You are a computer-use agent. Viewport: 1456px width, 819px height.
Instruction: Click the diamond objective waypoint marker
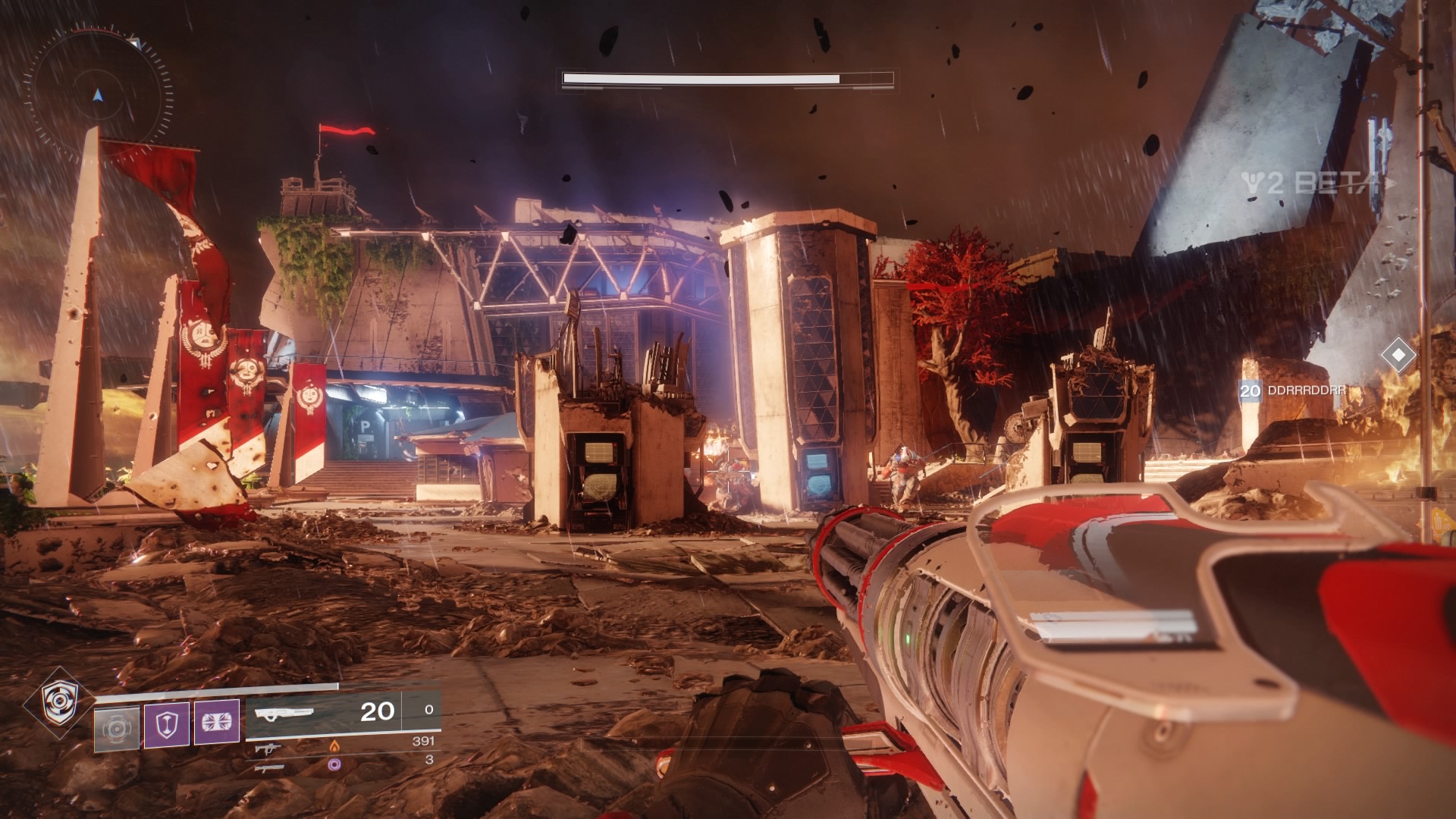pos(1398,355)
